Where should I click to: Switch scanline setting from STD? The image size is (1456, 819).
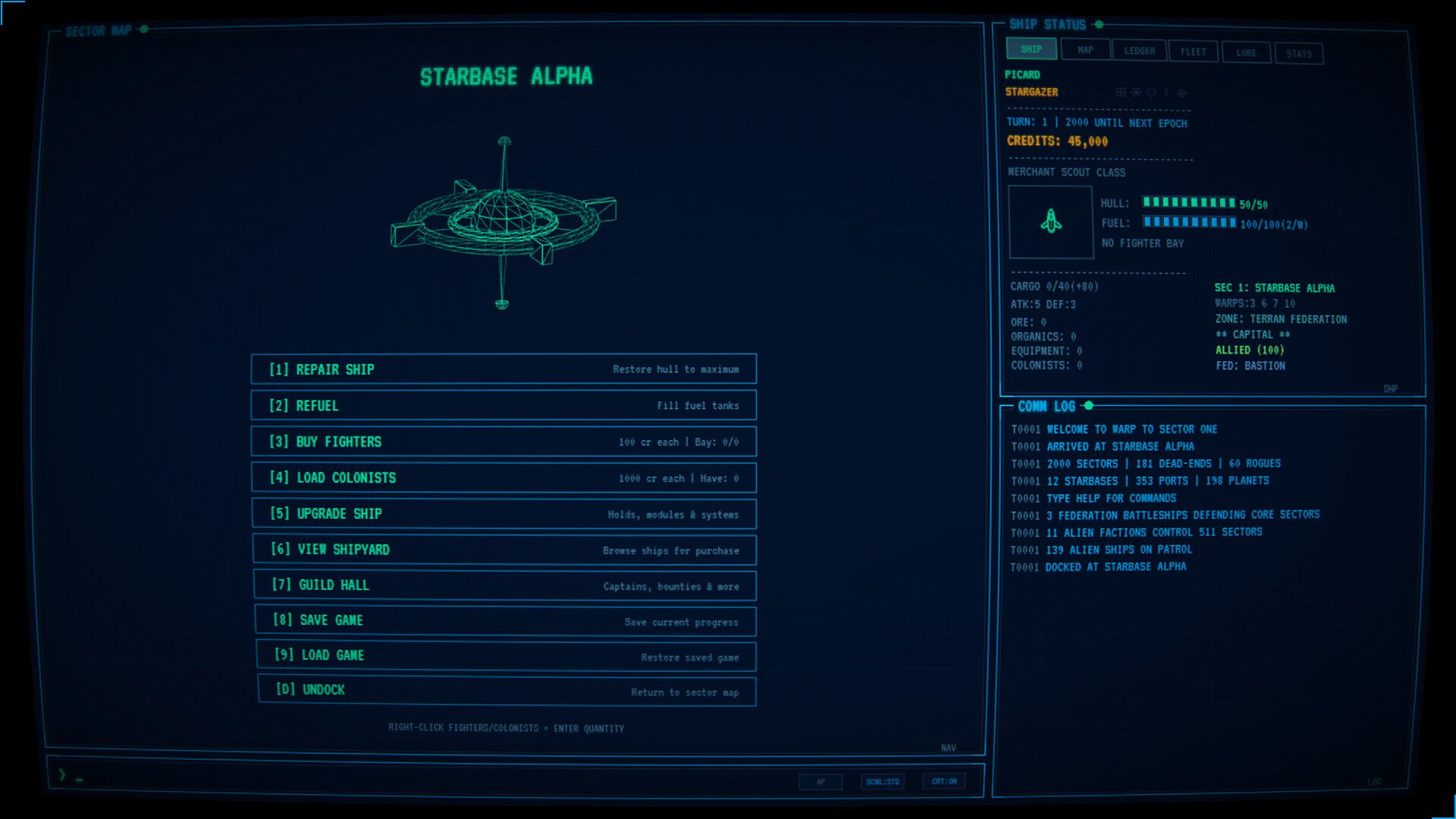pos(880,781)
